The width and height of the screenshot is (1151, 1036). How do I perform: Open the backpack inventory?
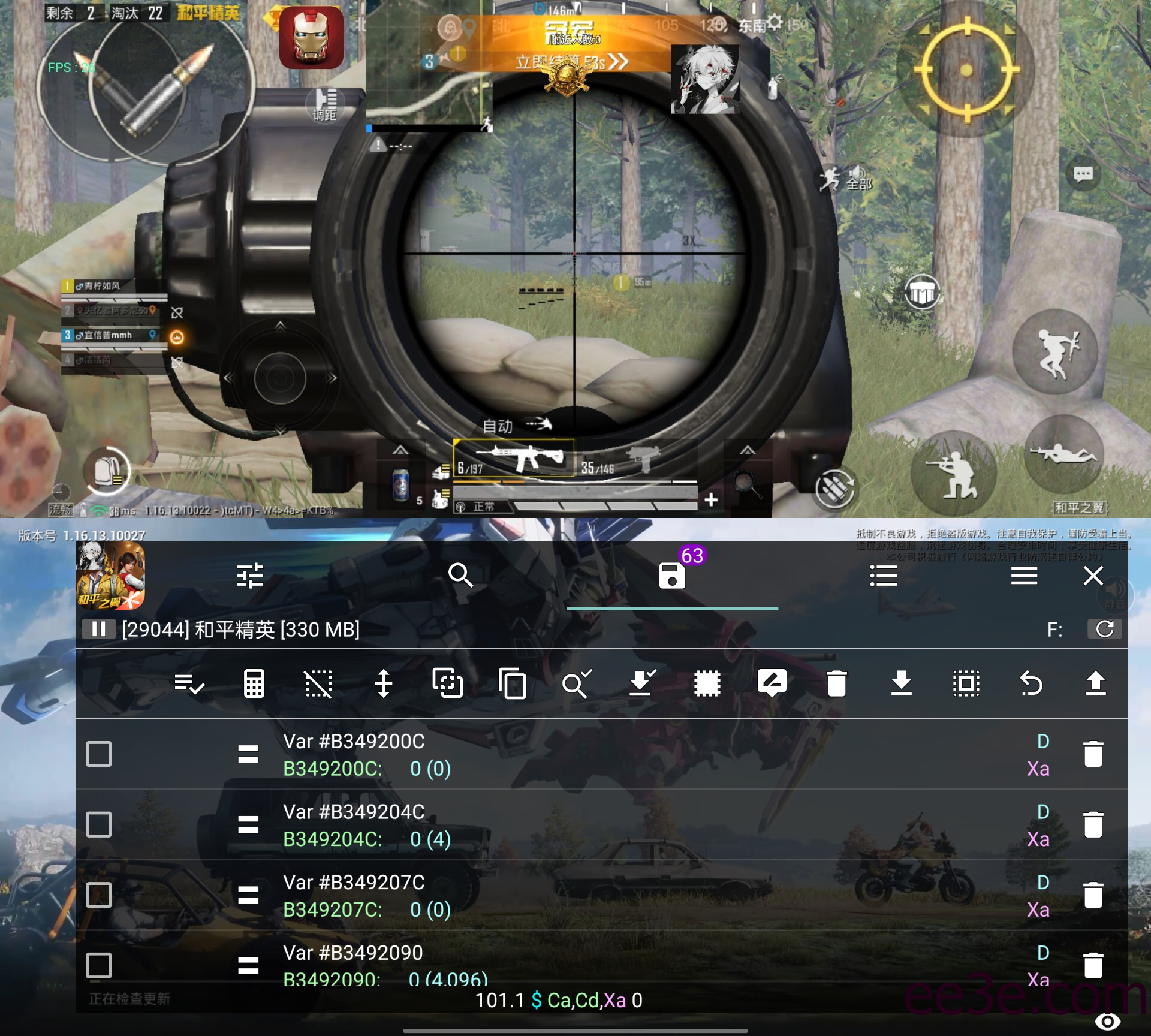[107, 471]
